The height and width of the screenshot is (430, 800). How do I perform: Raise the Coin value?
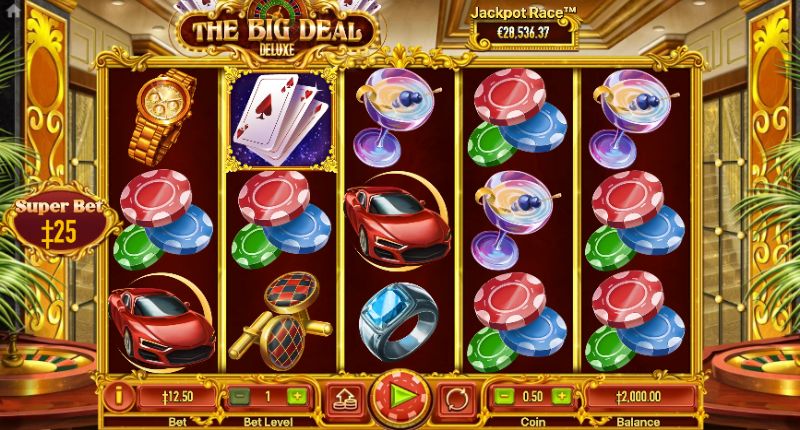[x=560, y=396]
